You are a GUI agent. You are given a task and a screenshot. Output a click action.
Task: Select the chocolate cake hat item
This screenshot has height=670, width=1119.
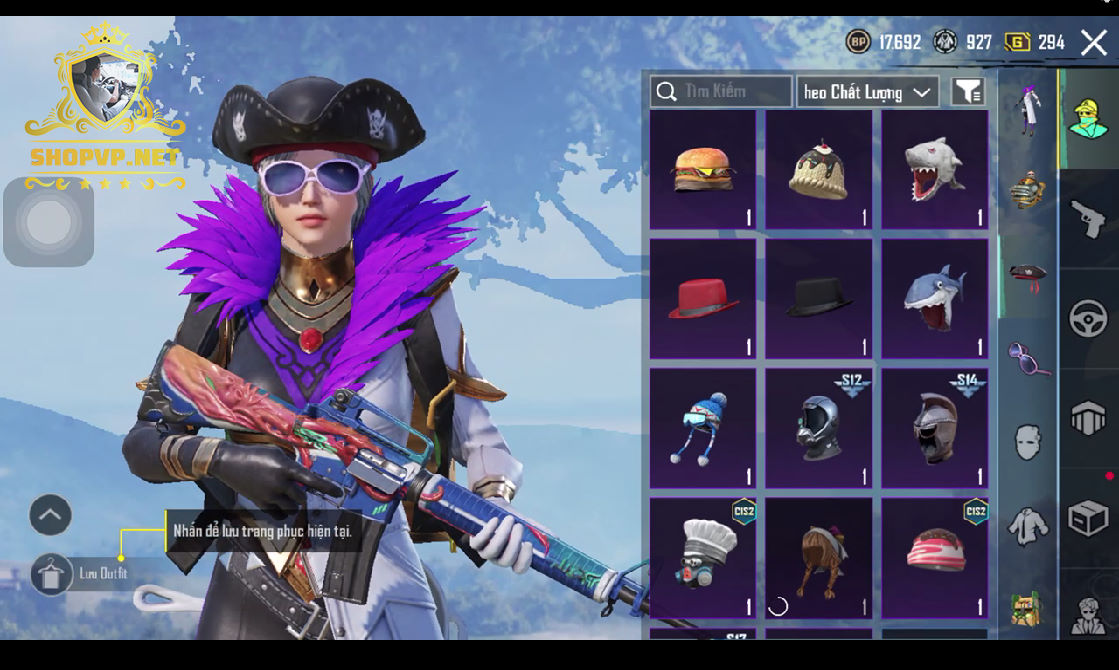point(818,170)
